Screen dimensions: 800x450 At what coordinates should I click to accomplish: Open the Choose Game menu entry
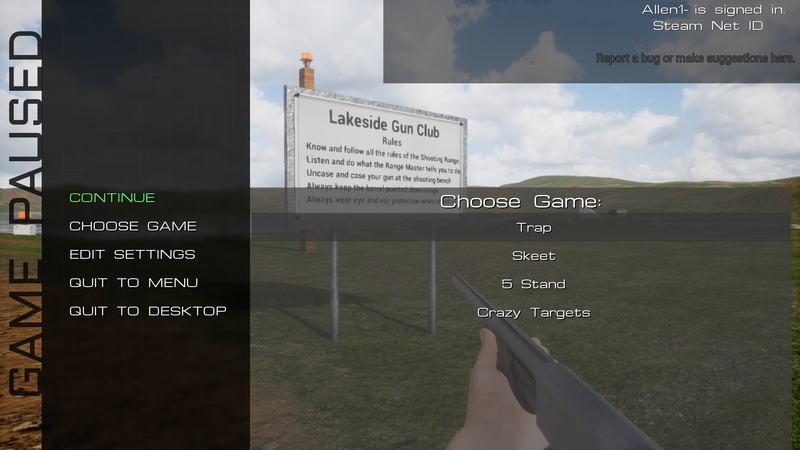pos(133,226)
